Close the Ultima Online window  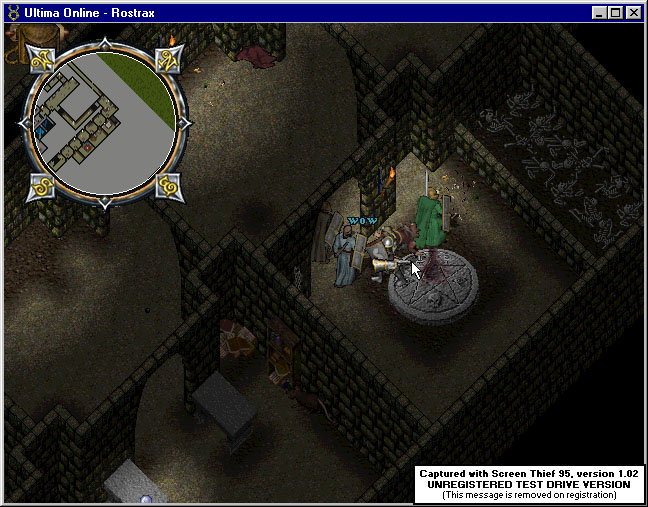pos(634,13)
